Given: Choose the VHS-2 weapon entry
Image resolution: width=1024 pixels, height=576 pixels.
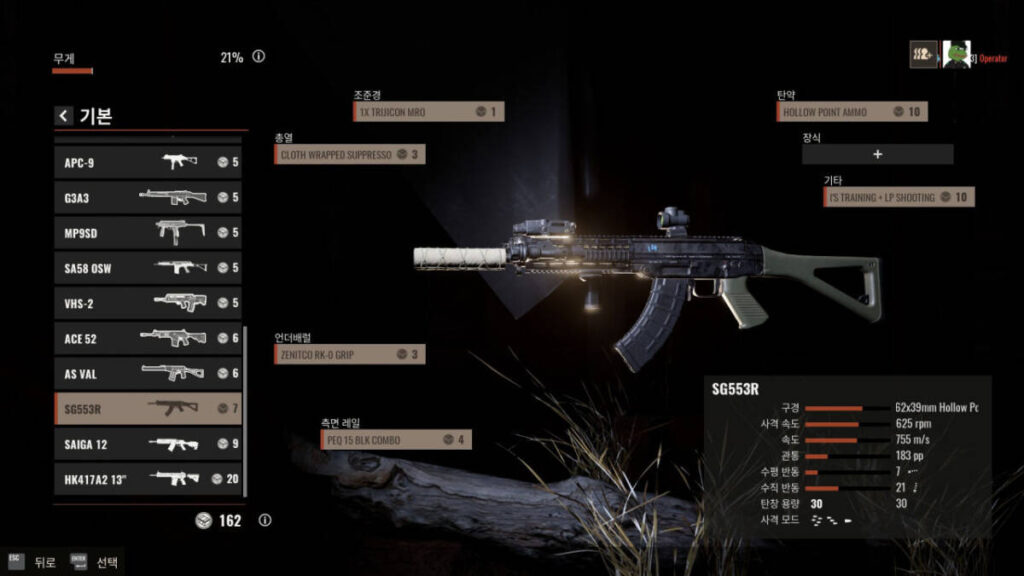Looking at the screenshot, I should (148, 303).
